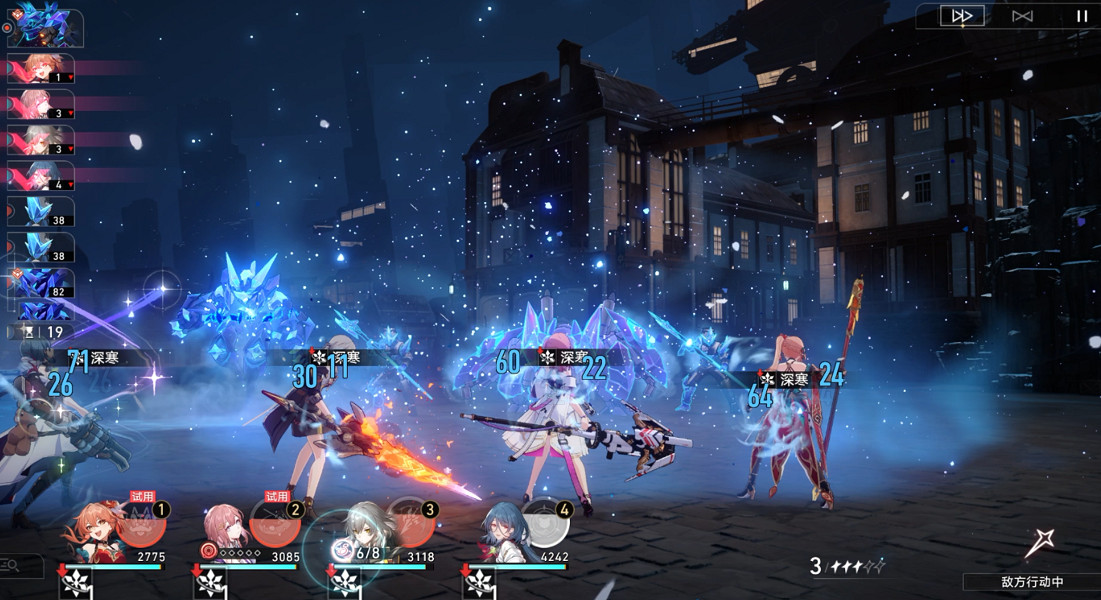Select the turn-order entry with action value 1
The image size is (1101, 600).
(40, 69)
